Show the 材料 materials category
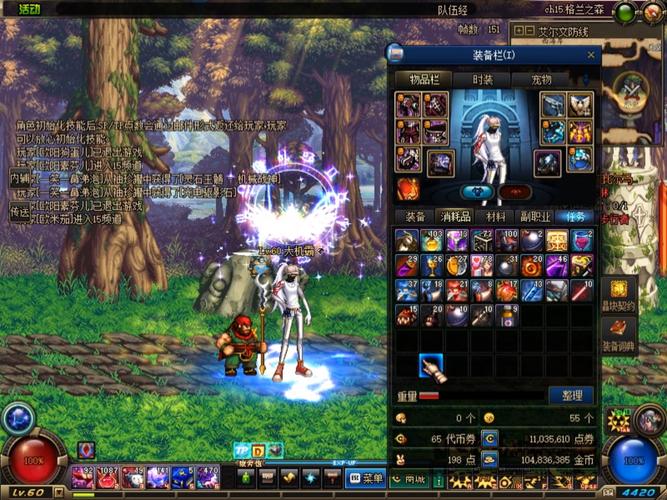Viewport: 667px width, 500px height. click(x=495, y=216)
